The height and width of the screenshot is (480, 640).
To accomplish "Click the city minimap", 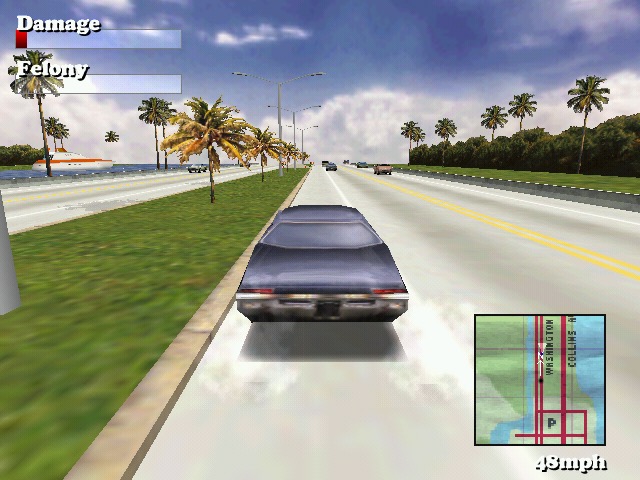I will (540, 379).
